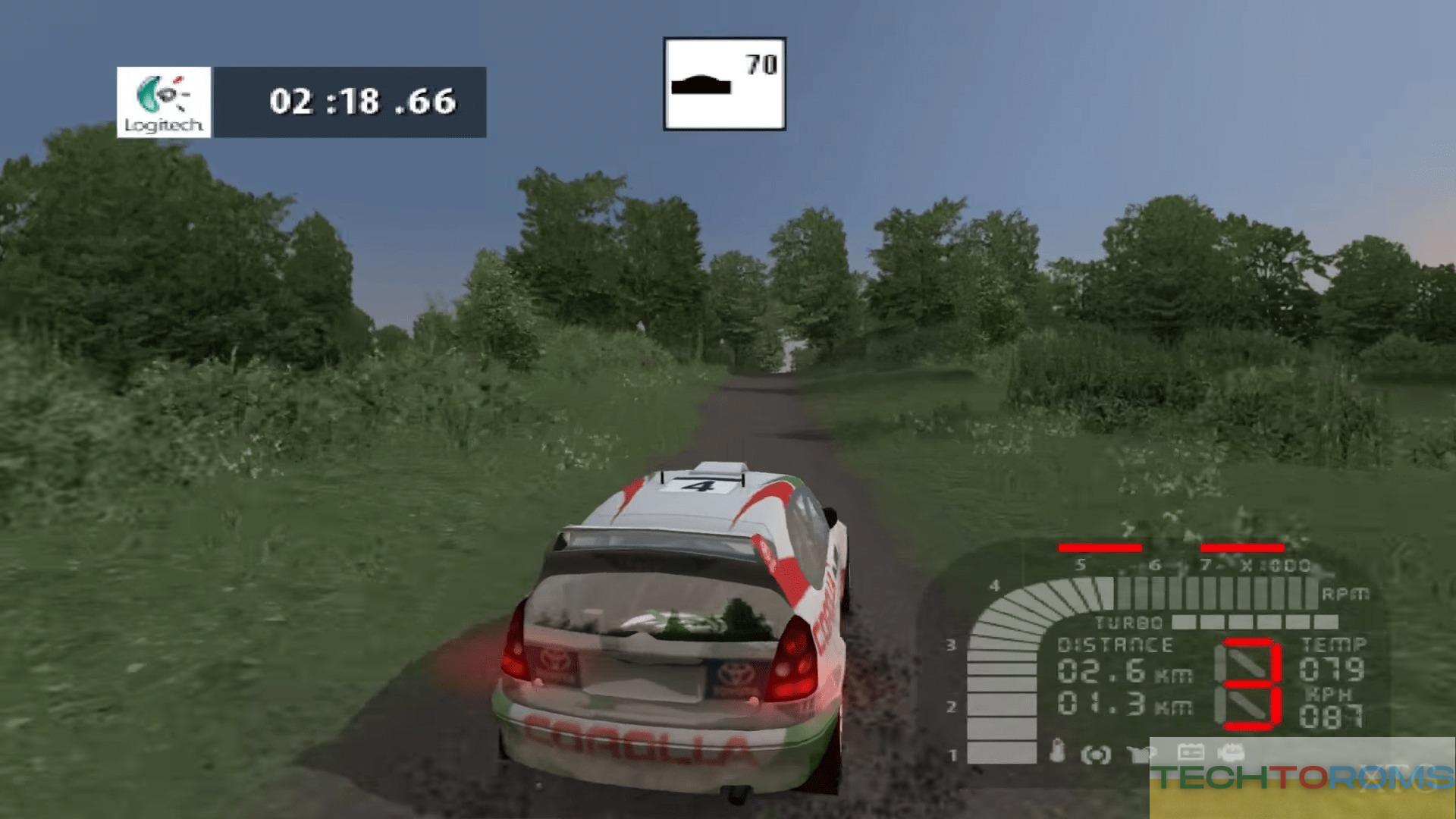1456x819 pixels.
Task: Select the thermometer temperature warning icon
Action: pyautogui.click(x=1057, y=752)
